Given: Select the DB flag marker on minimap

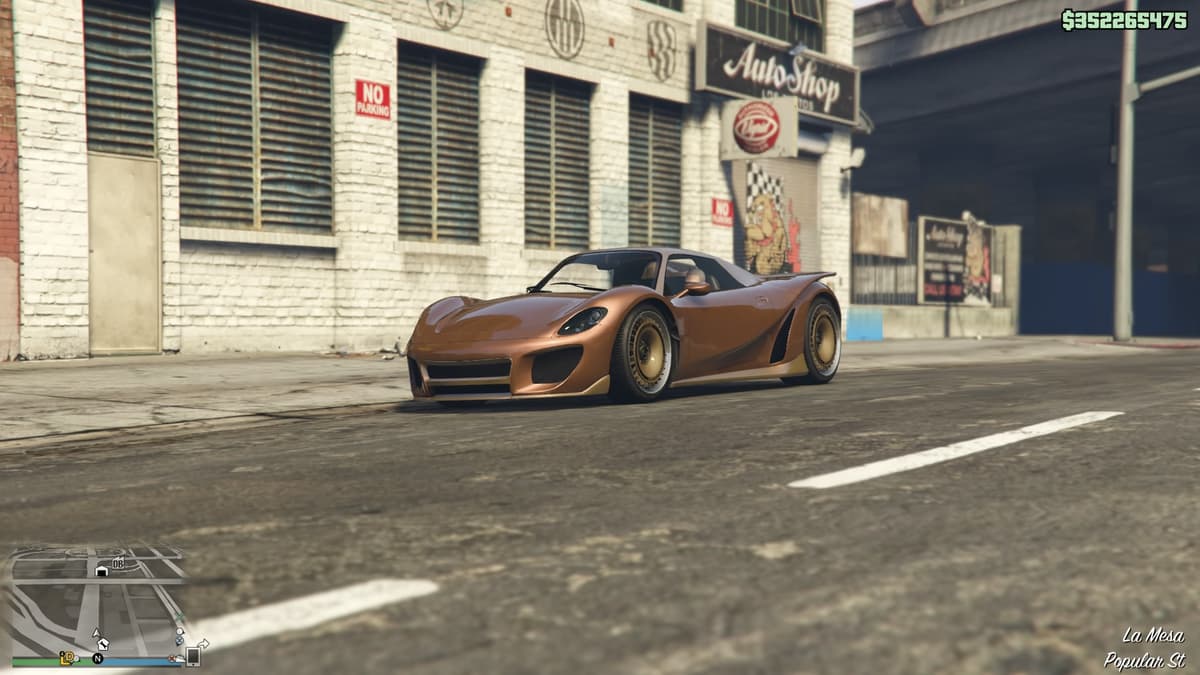Looking at the screenshot, I should 118,564.
